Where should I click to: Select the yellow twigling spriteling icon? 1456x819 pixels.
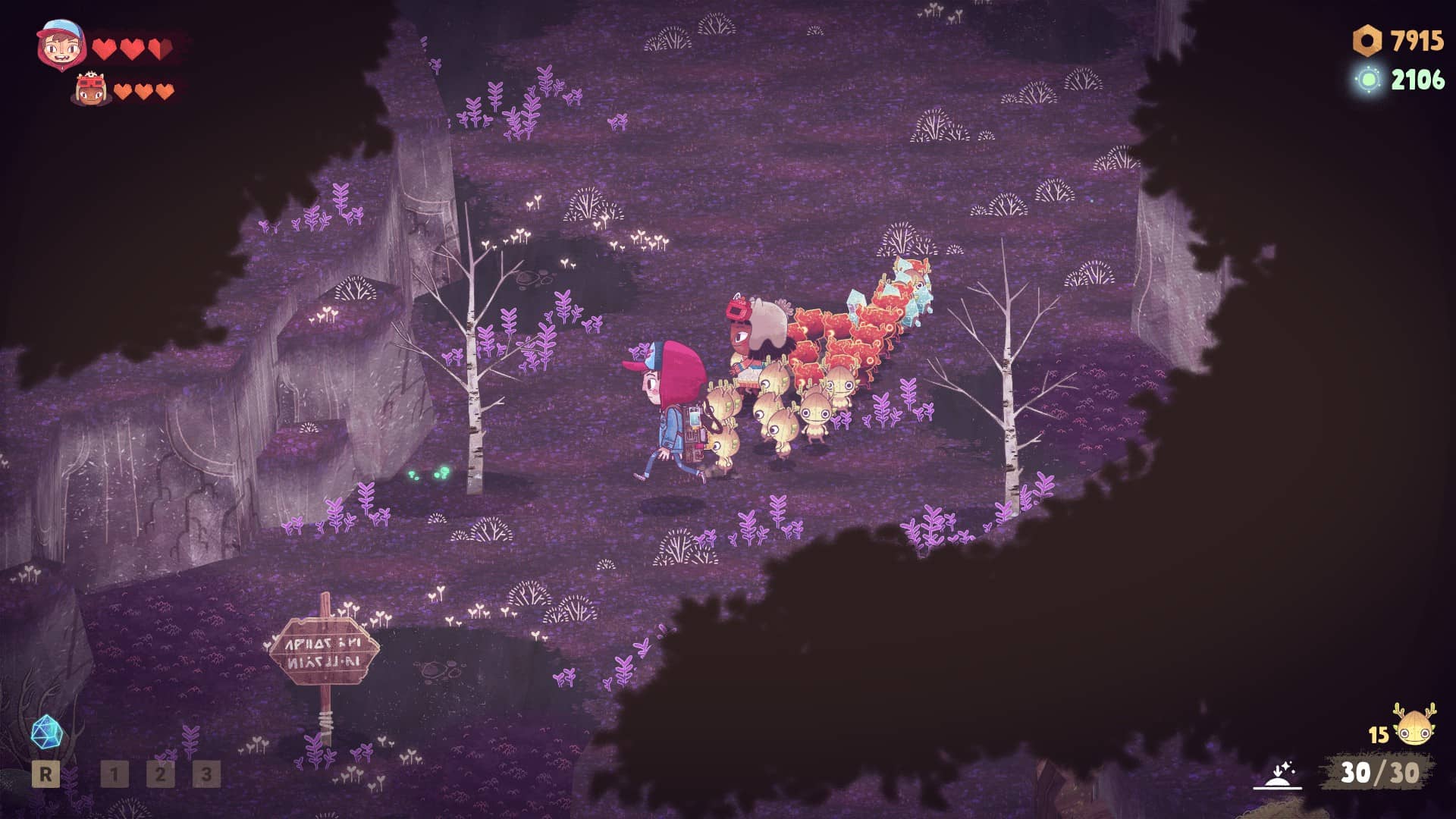1414,726
